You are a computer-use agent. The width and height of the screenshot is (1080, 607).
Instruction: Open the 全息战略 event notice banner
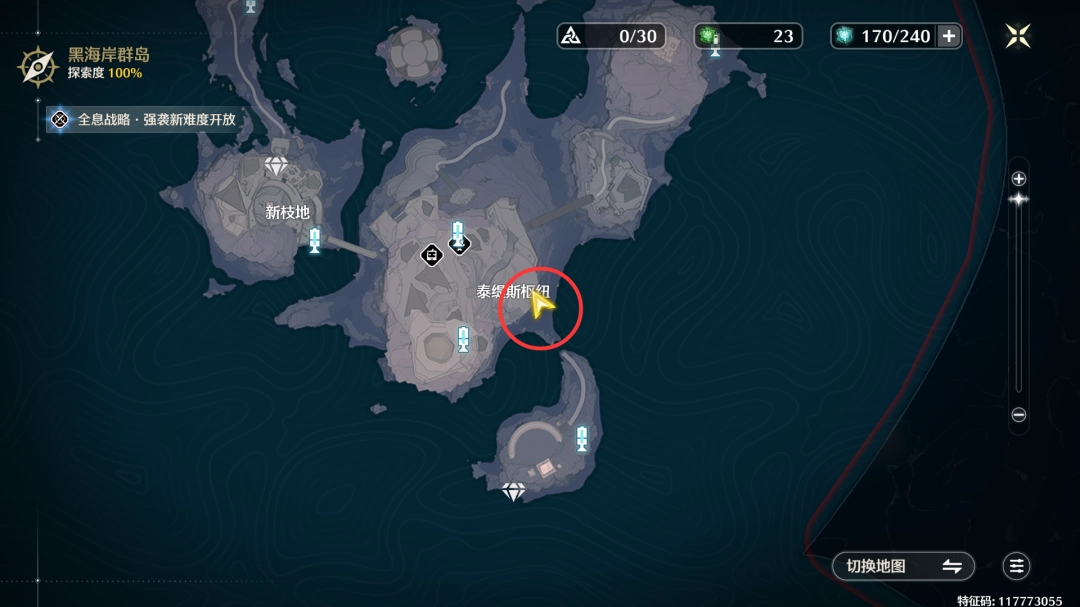[x=145, y=119]
